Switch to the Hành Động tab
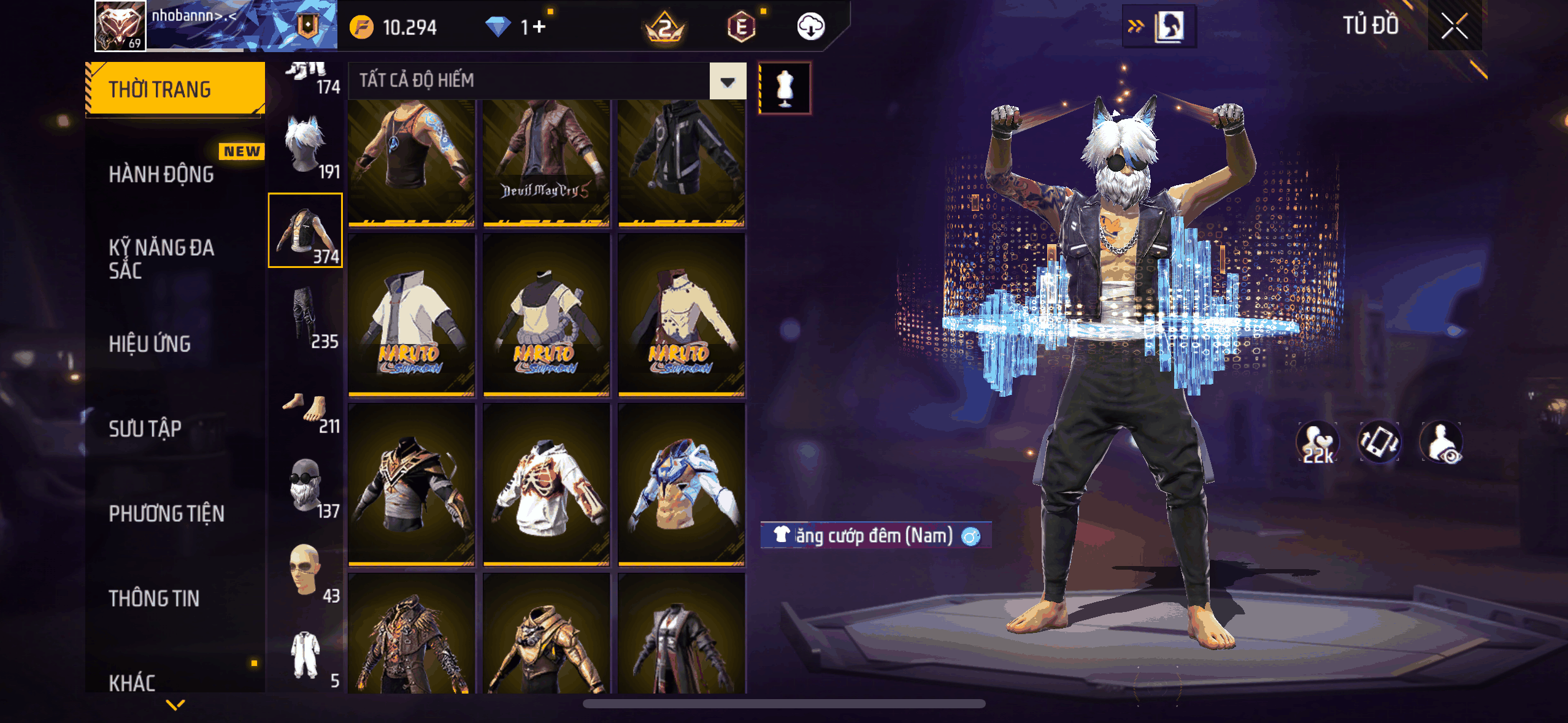Screen dimensions: 1568x723 (x=161, y=174)
